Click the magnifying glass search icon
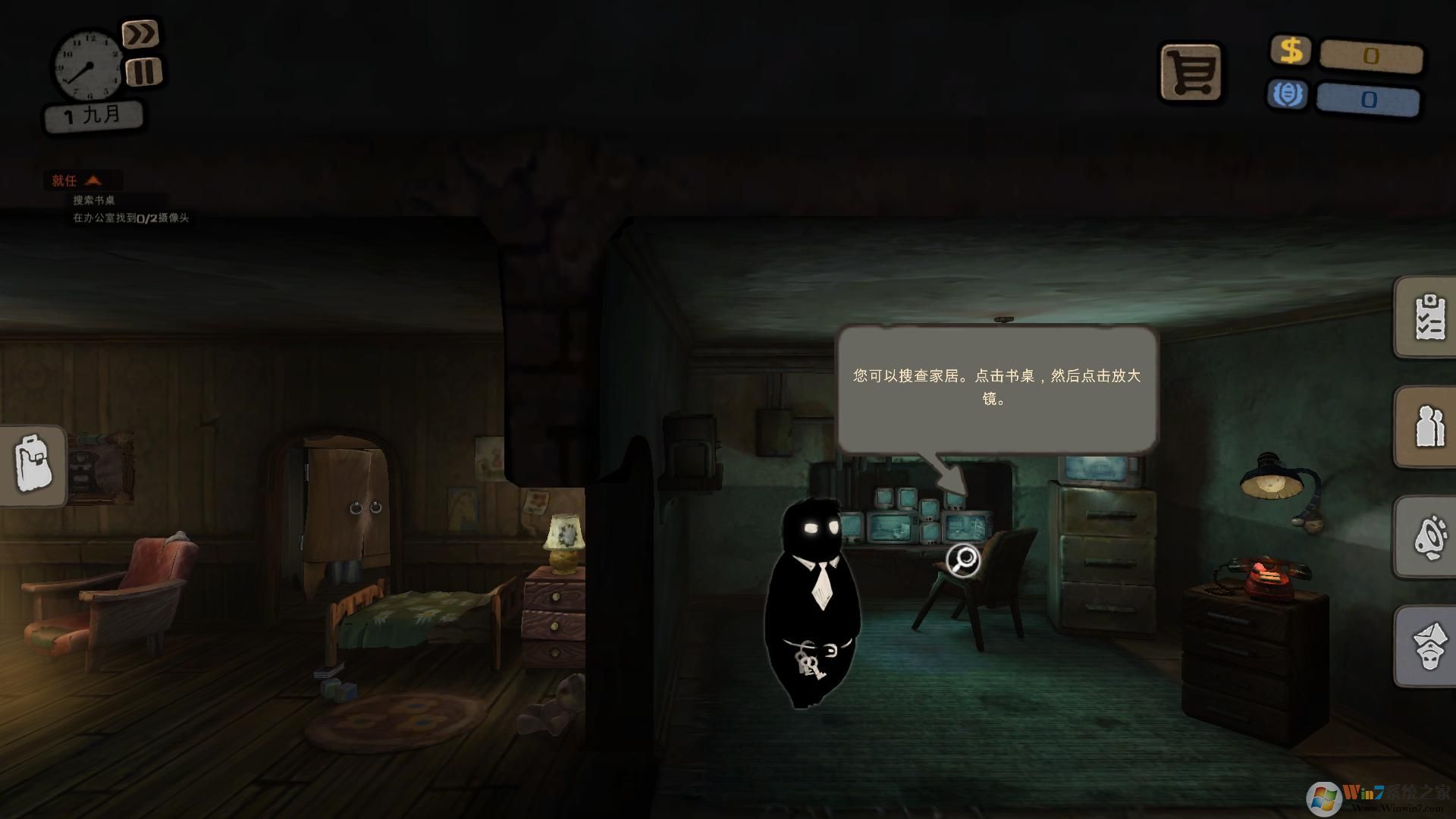 (x=964, y=560)
